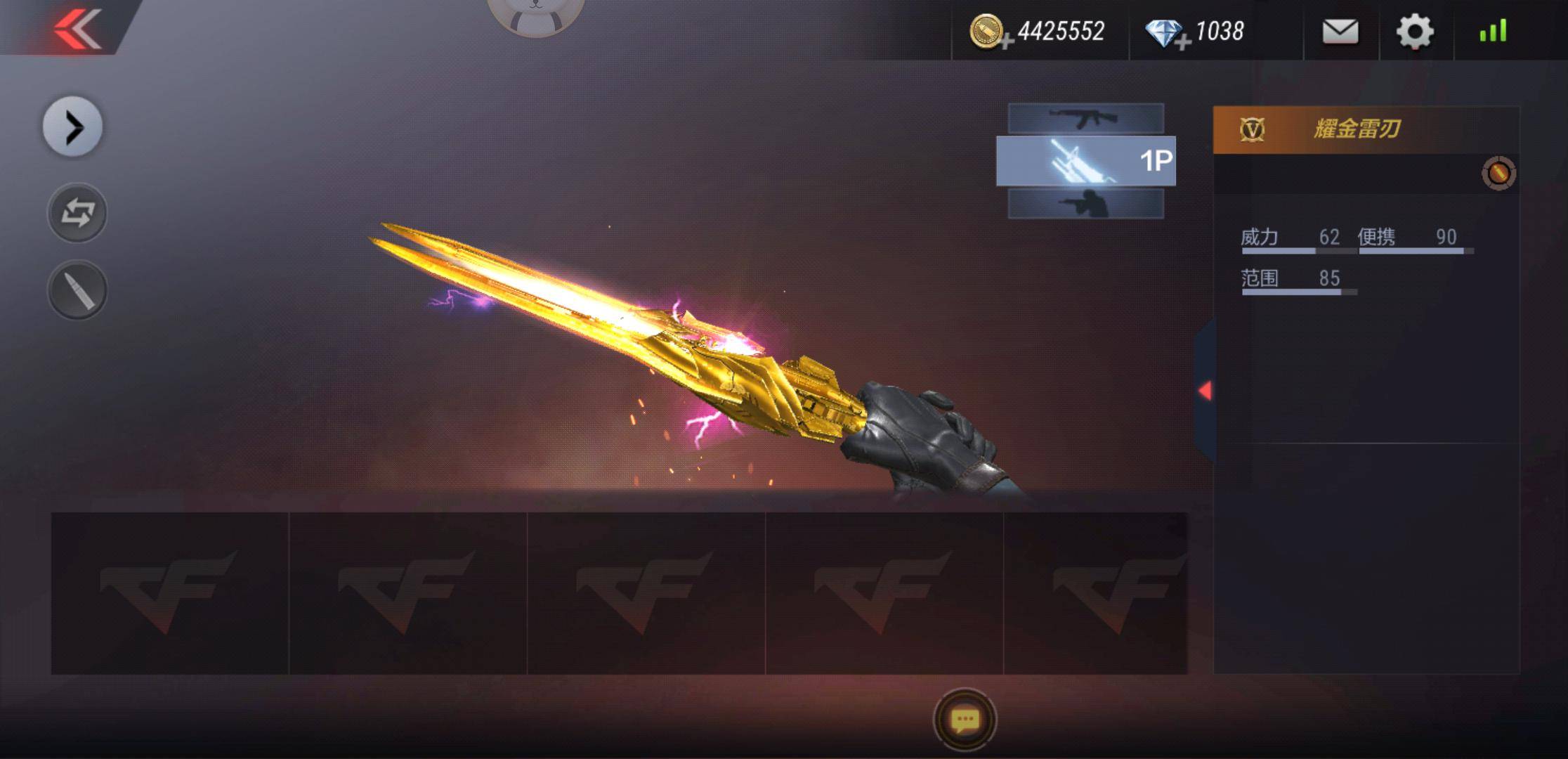Screen dimensions: 1568x759
Task: Collapse the stats panel with red triangle
Action: point(1205,391)
